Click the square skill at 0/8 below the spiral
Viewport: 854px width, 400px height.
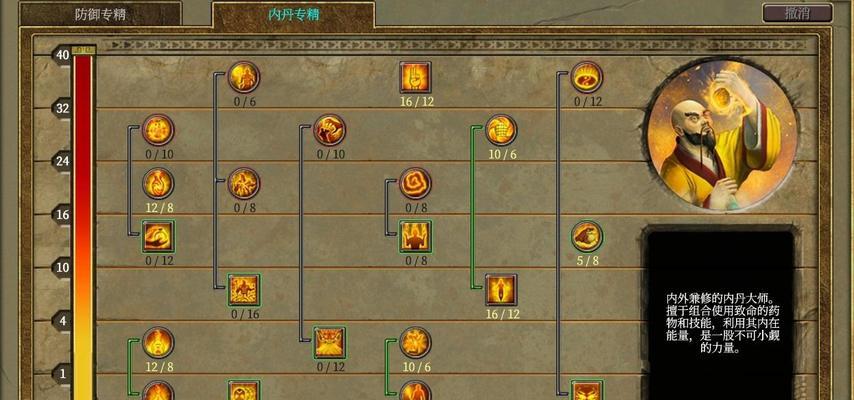pos(415,237)
